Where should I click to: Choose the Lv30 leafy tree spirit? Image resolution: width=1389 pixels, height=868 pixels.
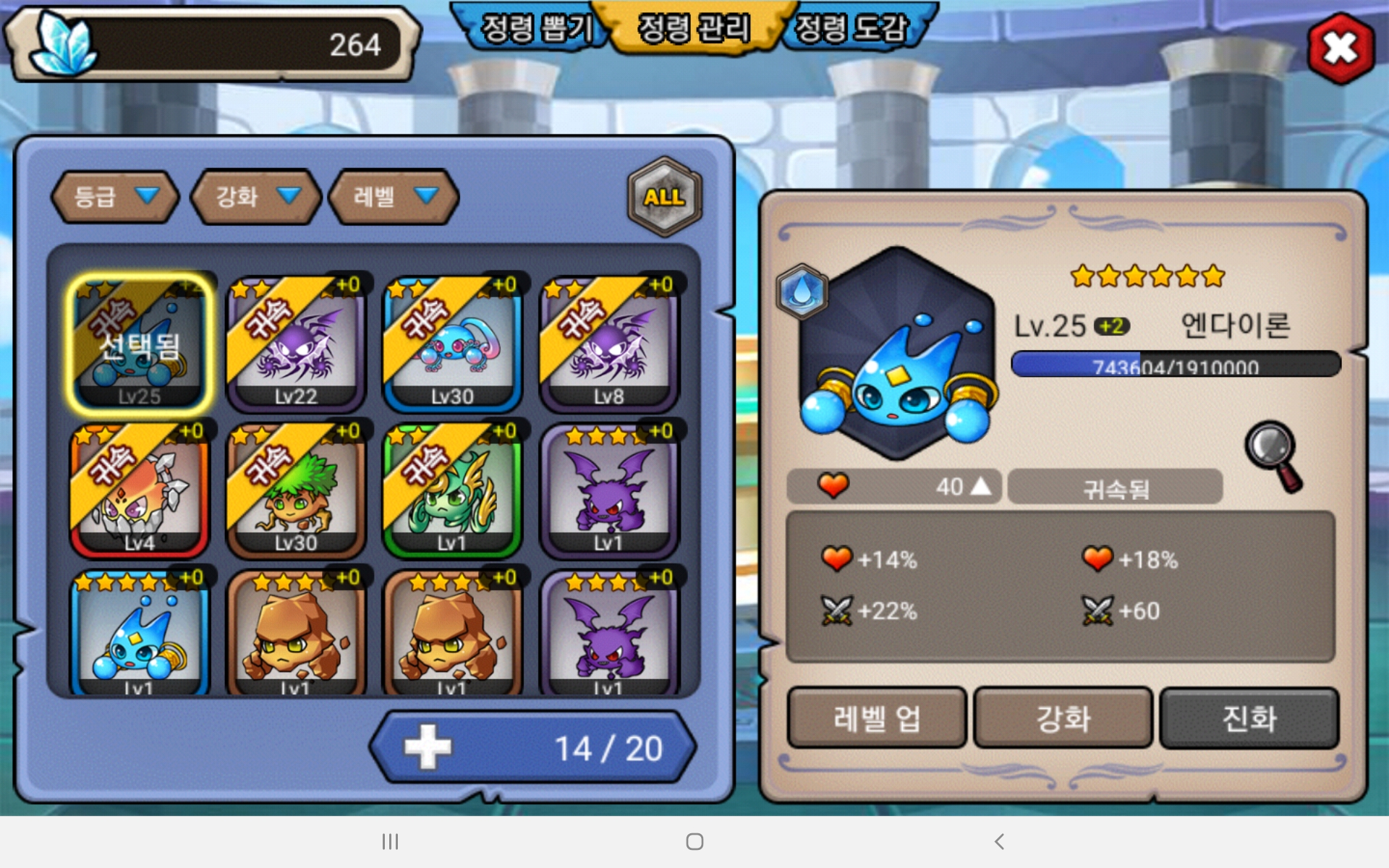[296, 490]
